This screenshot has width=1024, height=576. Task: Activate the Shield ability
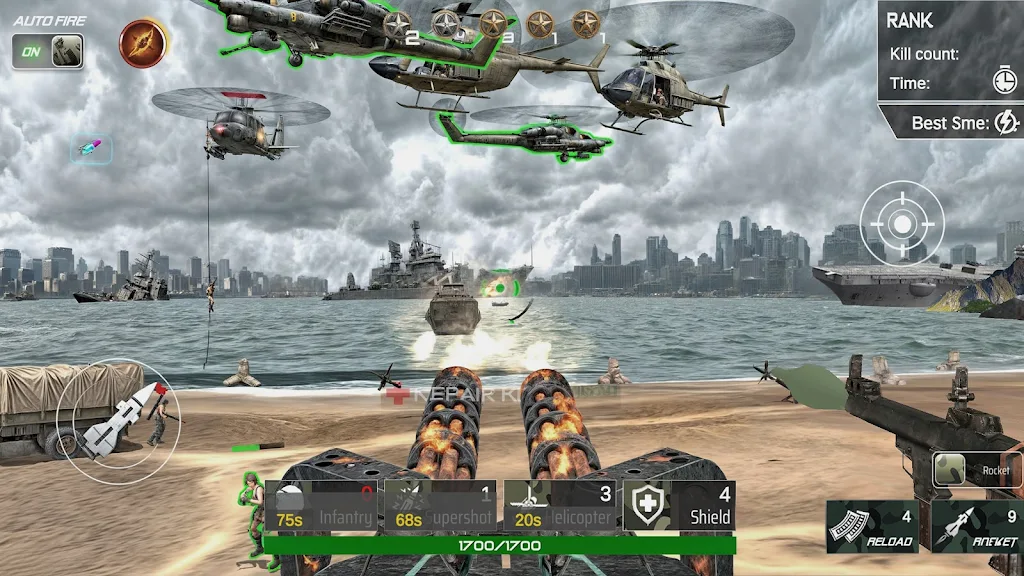(680, 506)
